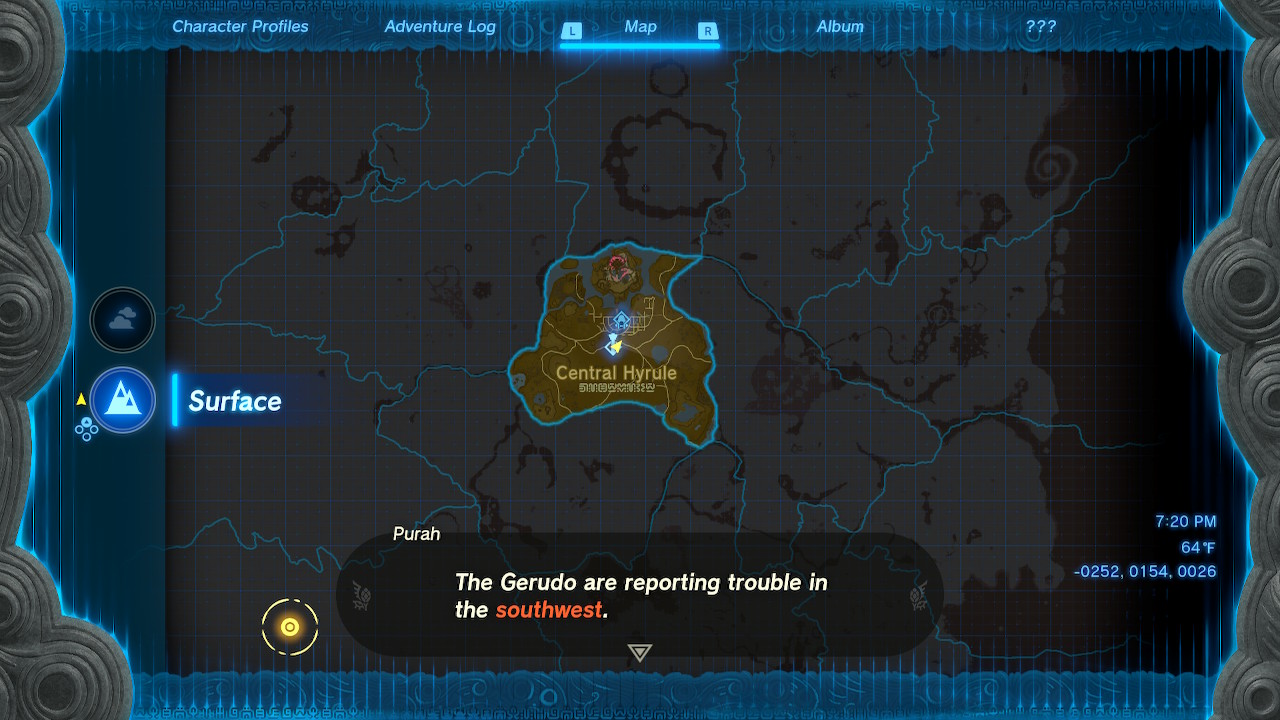Switch to the Adventure Log tab
This screenshot has height=720, width=1280.
[440, 27]
